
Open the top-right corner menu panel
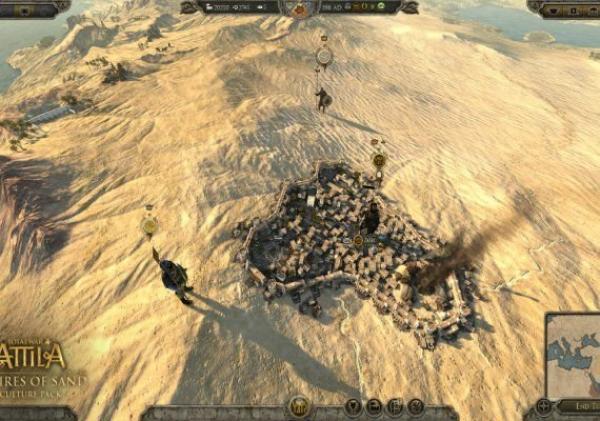click(x=563, y=9)
